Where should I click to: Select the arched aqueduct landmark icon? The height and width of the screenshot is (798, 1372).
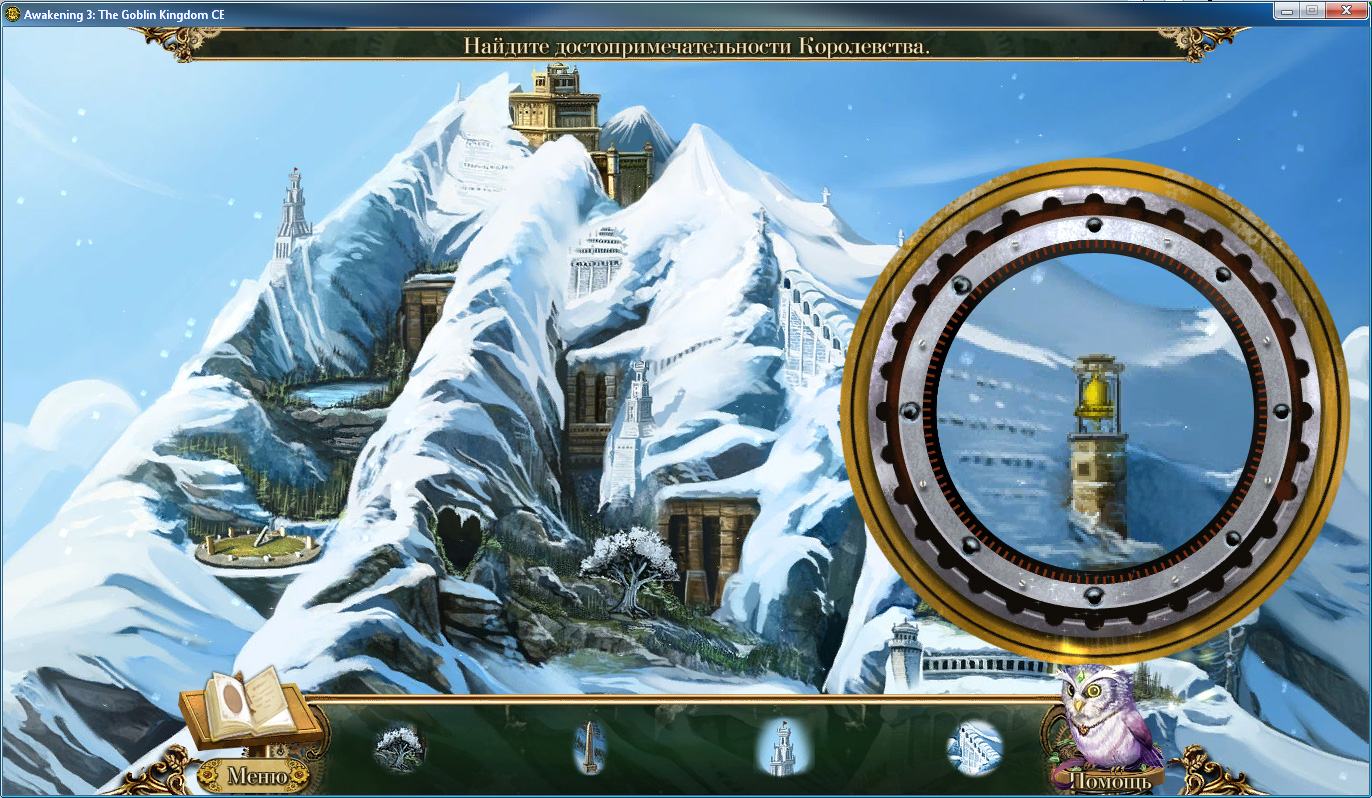coord(974,747)
